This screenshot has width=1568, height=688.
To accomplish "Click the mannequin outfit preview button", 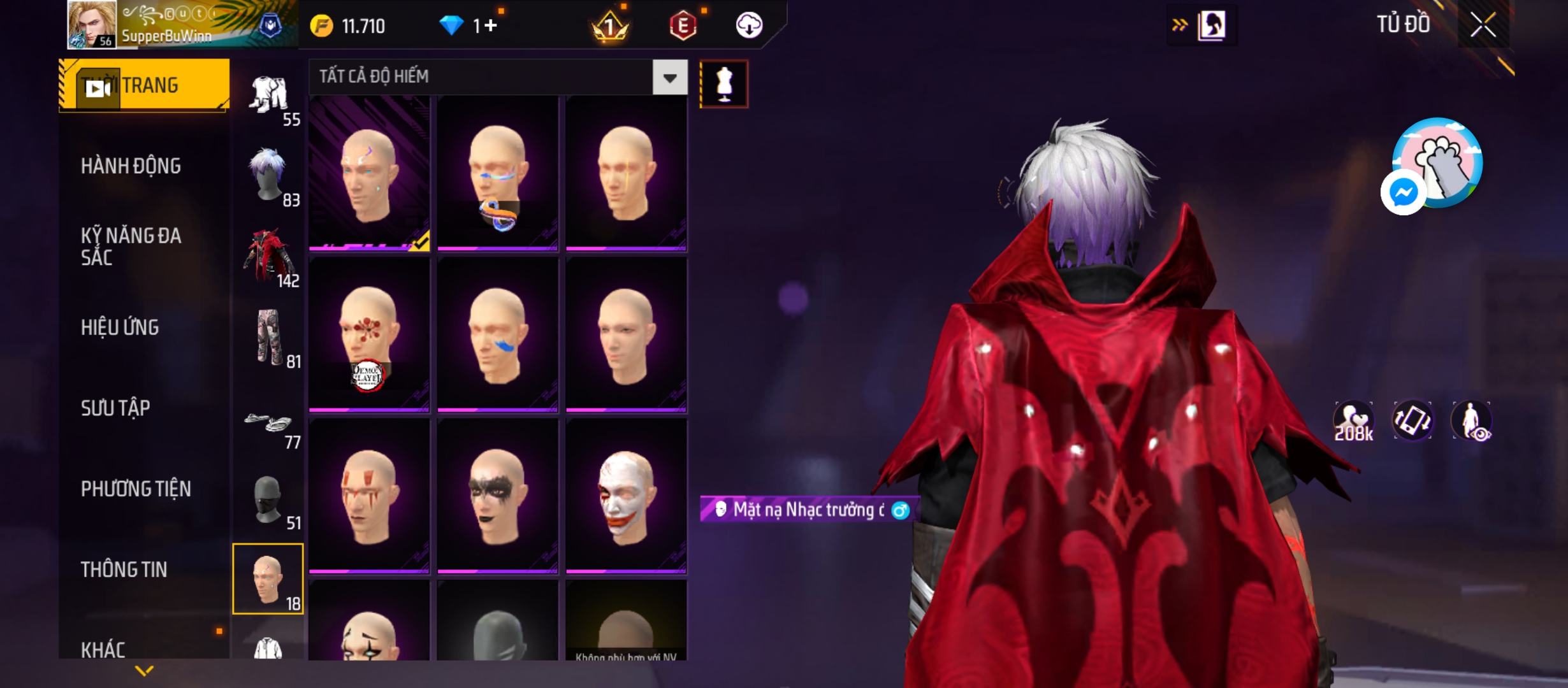I will click(x=724, y=84).
